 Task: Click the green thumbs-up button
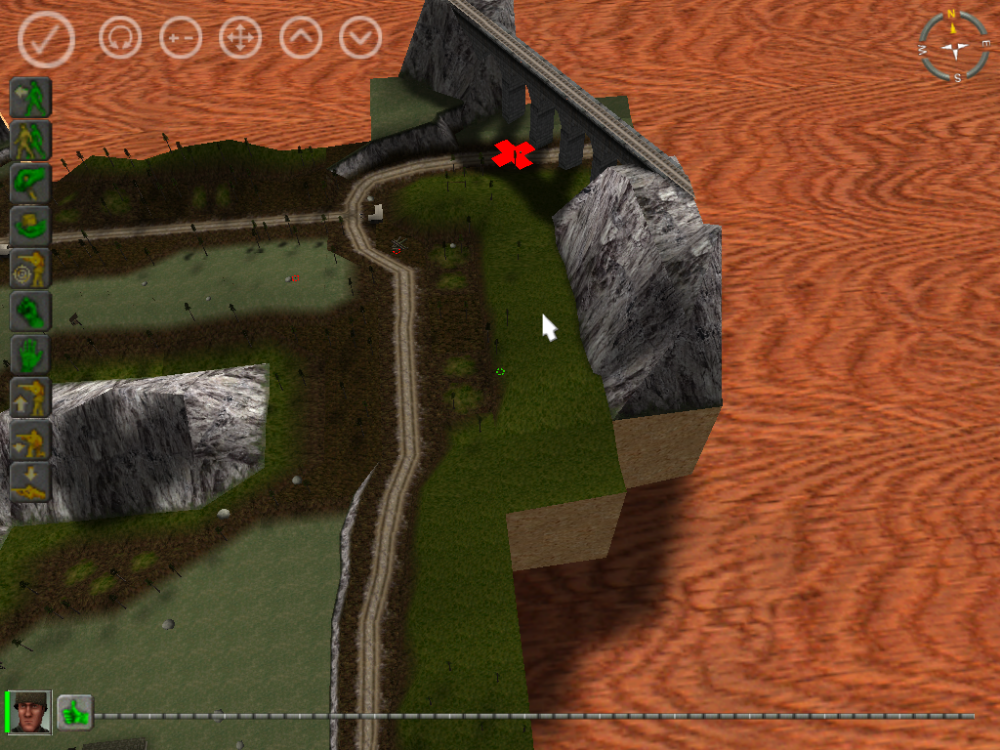click(74, 712)
